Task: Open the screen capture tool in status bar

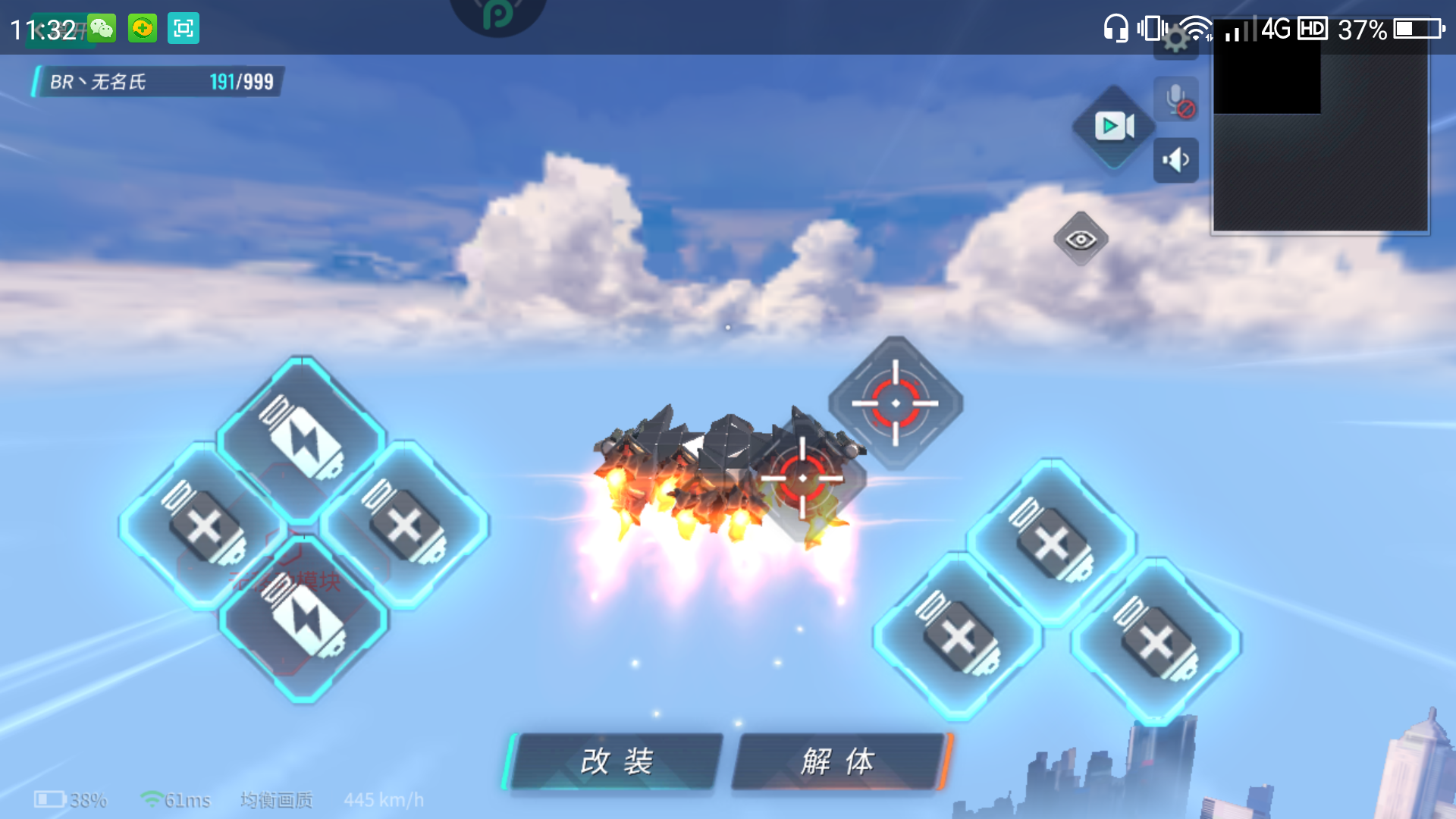Action: click(182, 29)
